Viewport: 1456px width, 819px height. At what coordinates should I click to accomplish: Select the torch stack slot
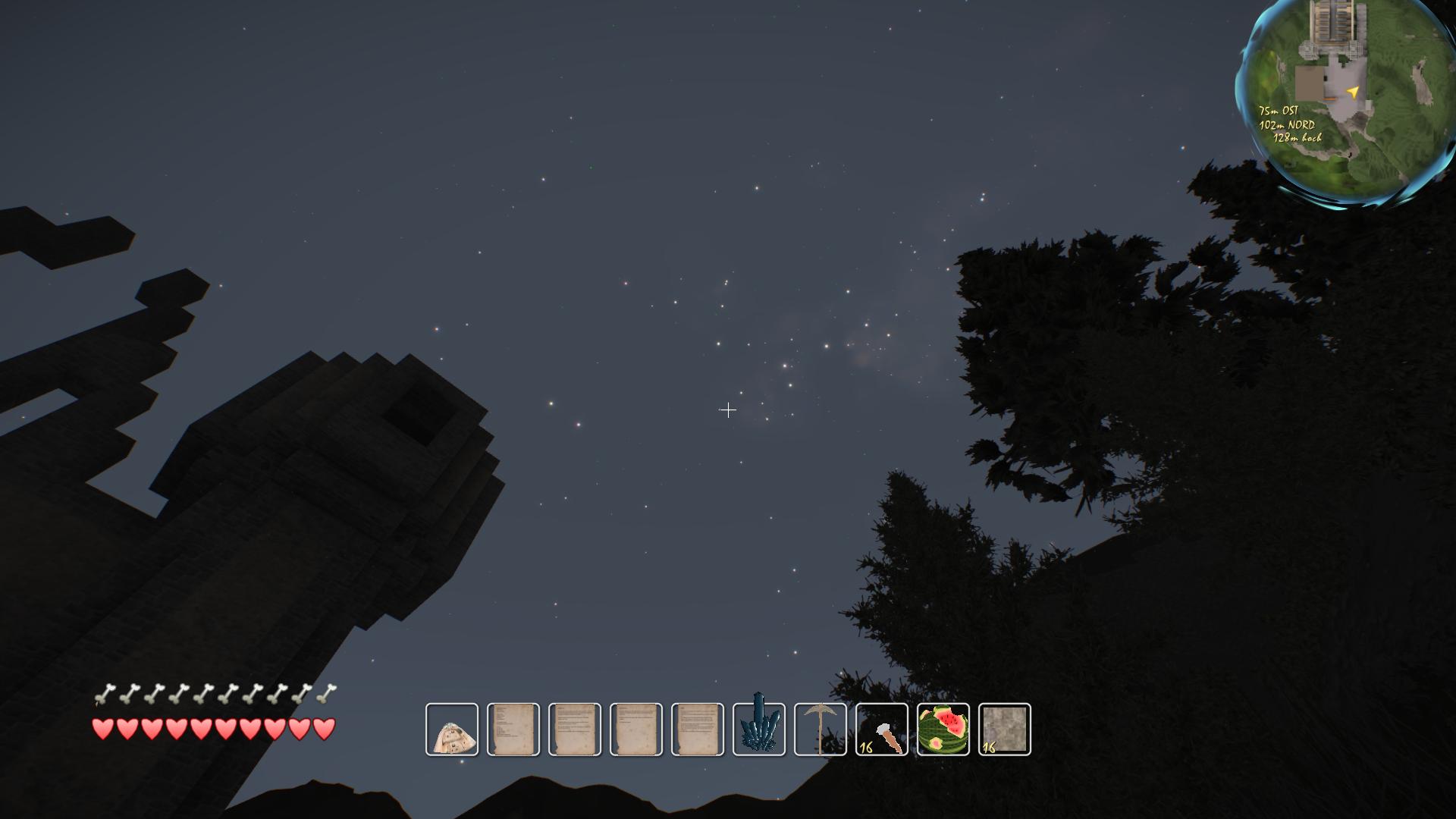tap(882, 730)
